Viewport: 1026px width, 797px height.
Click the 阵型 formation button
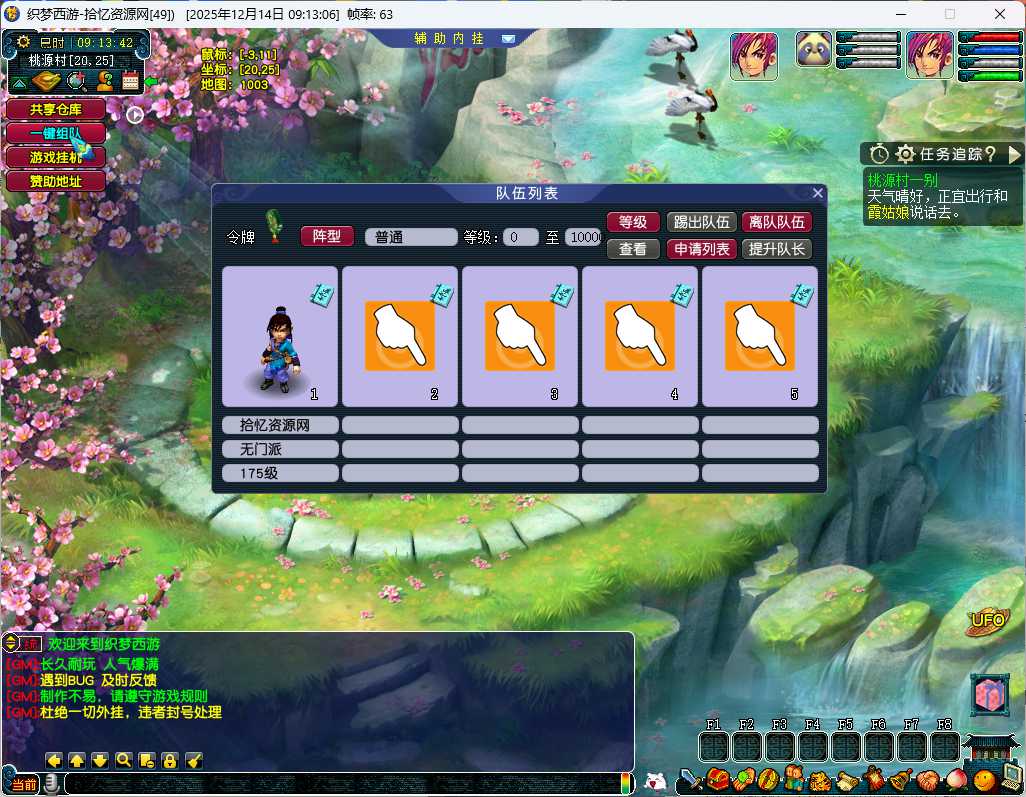click(x=327, y=236)
